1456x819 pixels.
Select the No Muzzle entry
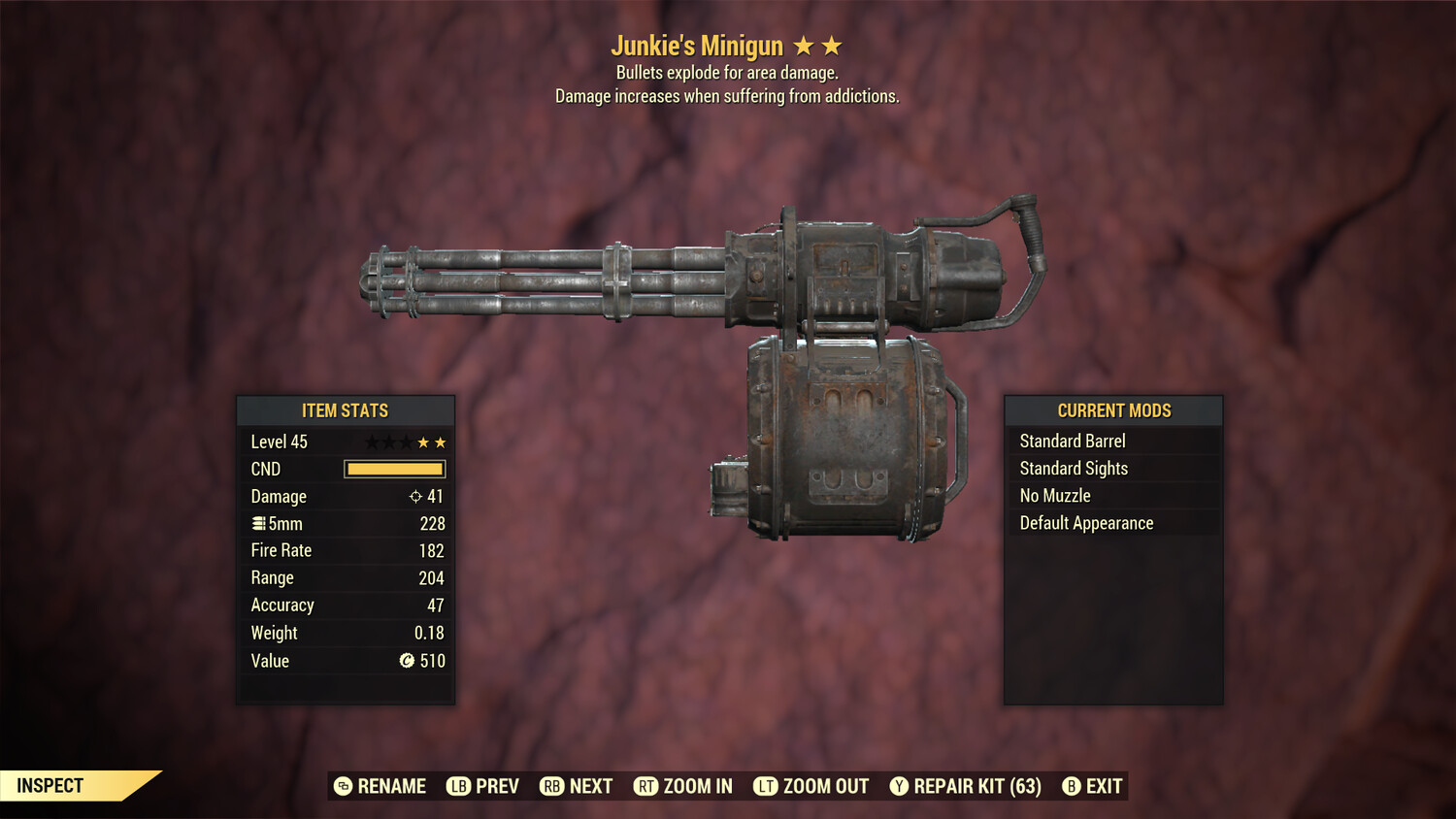pyautogui.click(x=1053, y=495)
